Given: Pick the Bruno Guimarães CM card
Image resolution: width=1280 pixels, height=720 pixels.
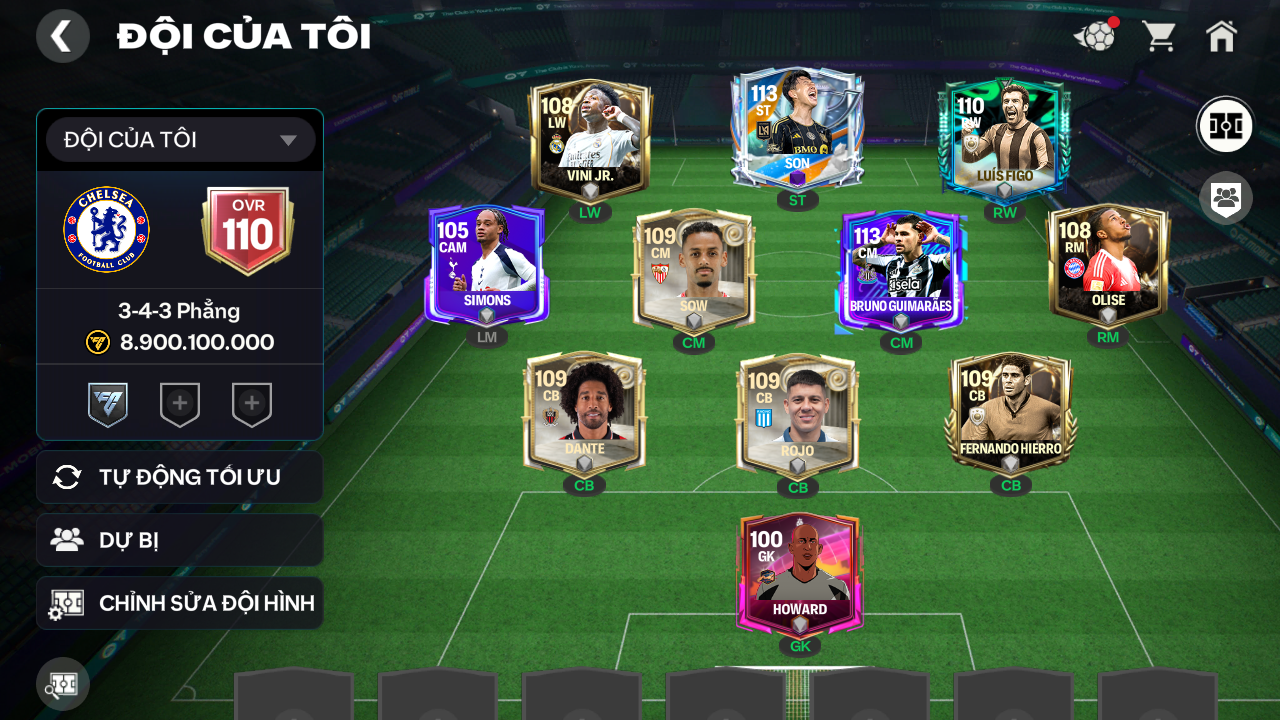Looking at the screenshot, I should 900,270.
